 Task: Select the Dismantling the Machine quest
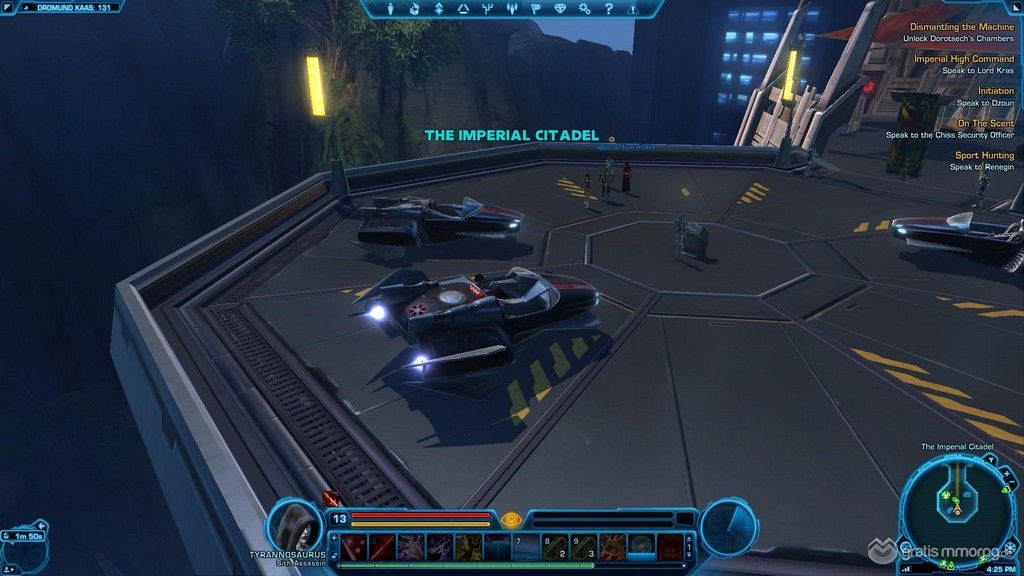(x=960, y=27)
